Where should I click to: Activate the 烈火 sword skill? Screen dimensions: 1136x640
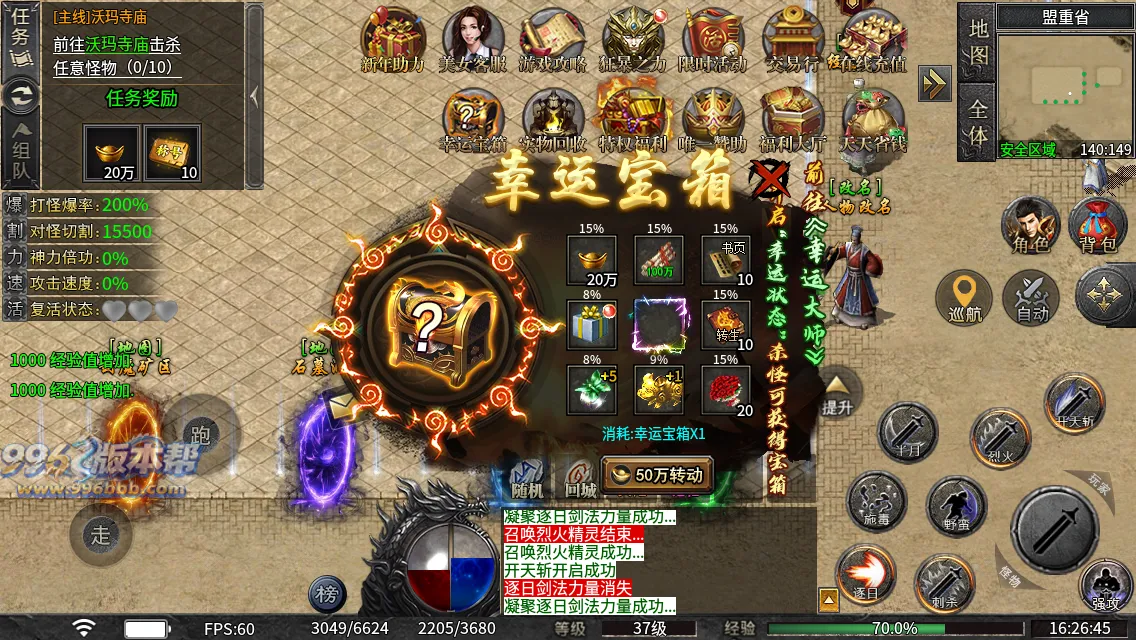(1001, 436)
